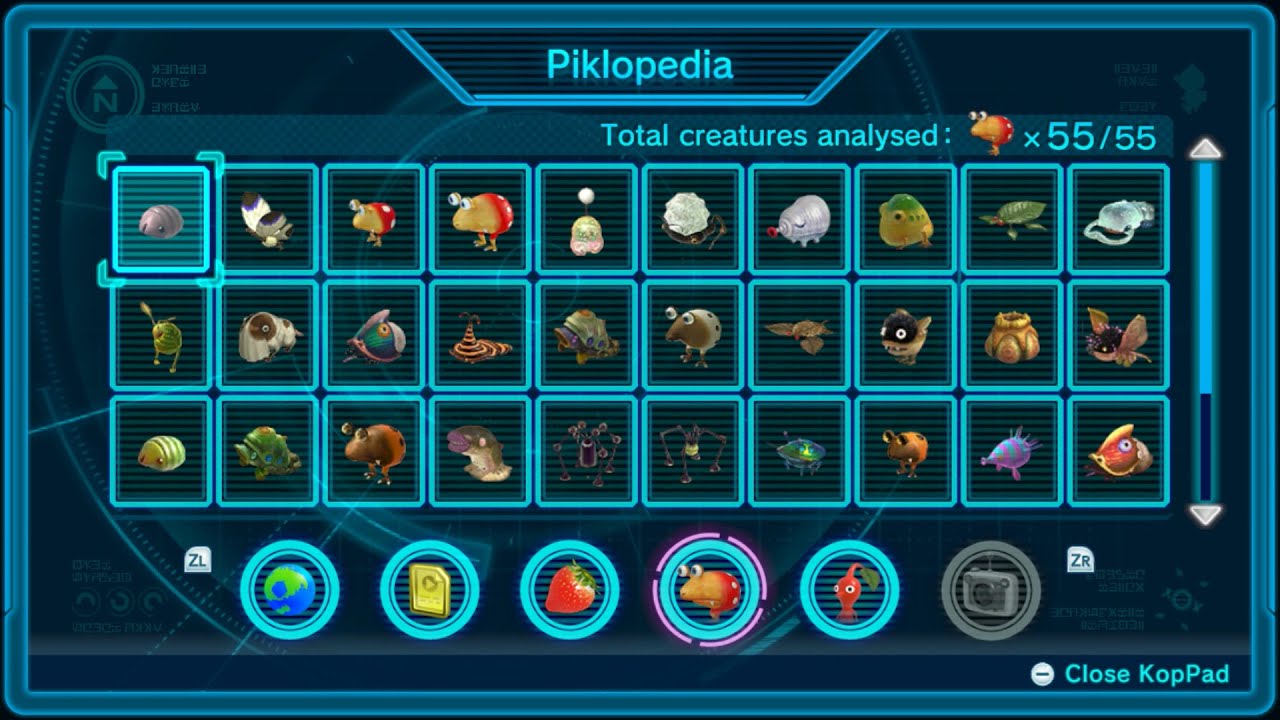Open the orange clay pot creature entry
Image resolution: width=1280 pixels, height=720 pixels.
click(1011, 336)
